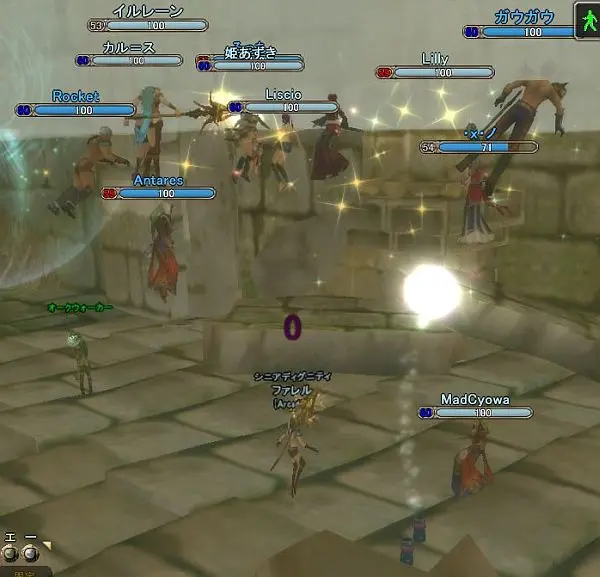Toggle the green walking figure icon

[586, 19]
